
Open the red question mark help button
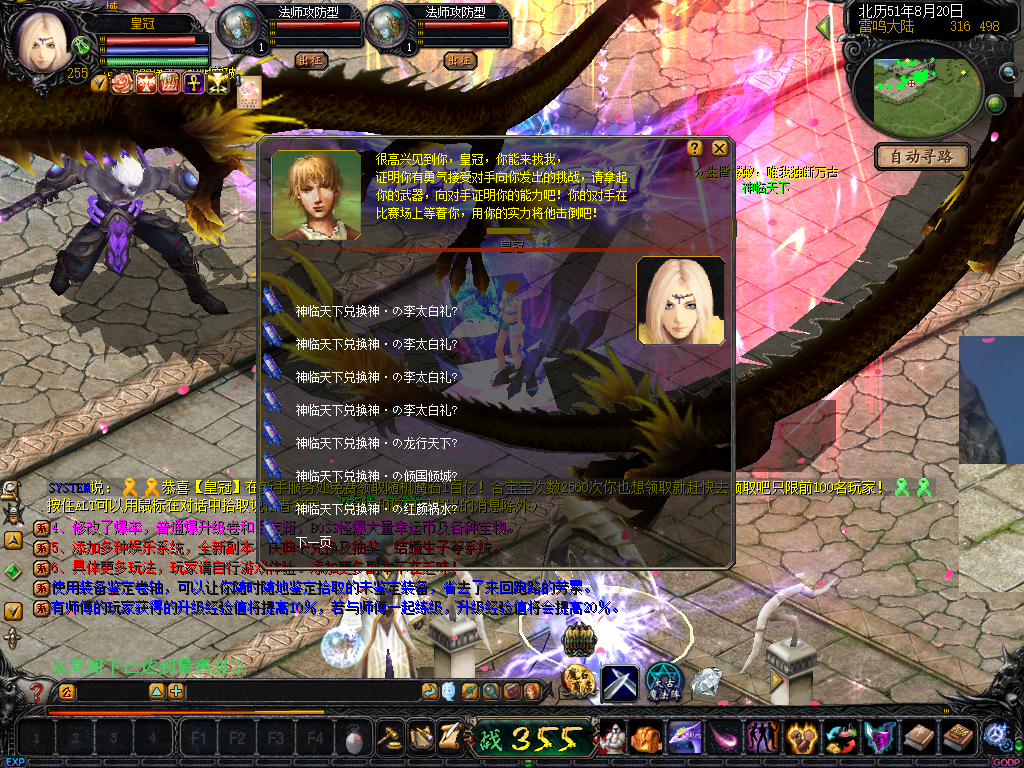[37, 692]
